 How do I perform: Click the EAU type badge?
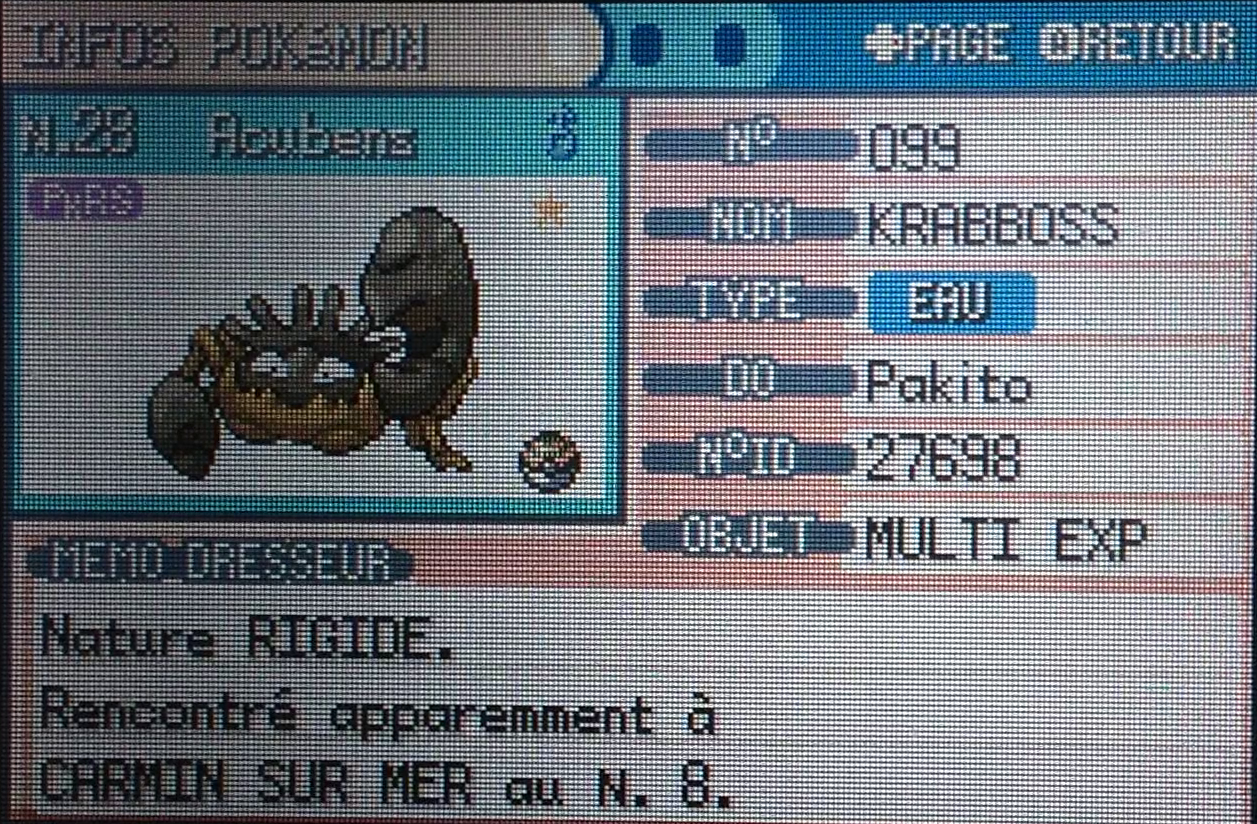(x=950, y=305)
